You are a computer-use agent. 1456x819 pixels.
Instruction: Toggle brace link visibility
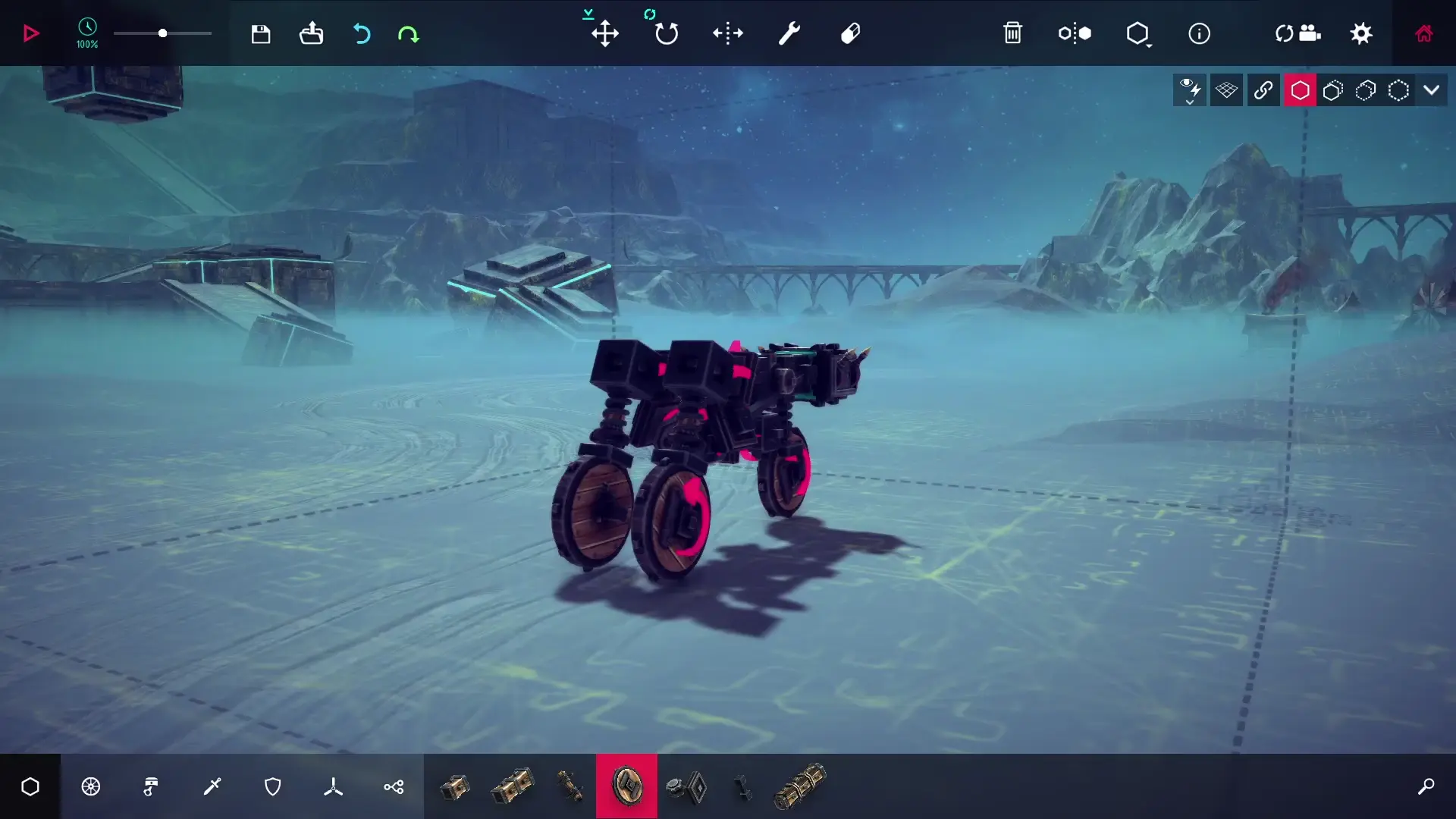click(1263, 89)
